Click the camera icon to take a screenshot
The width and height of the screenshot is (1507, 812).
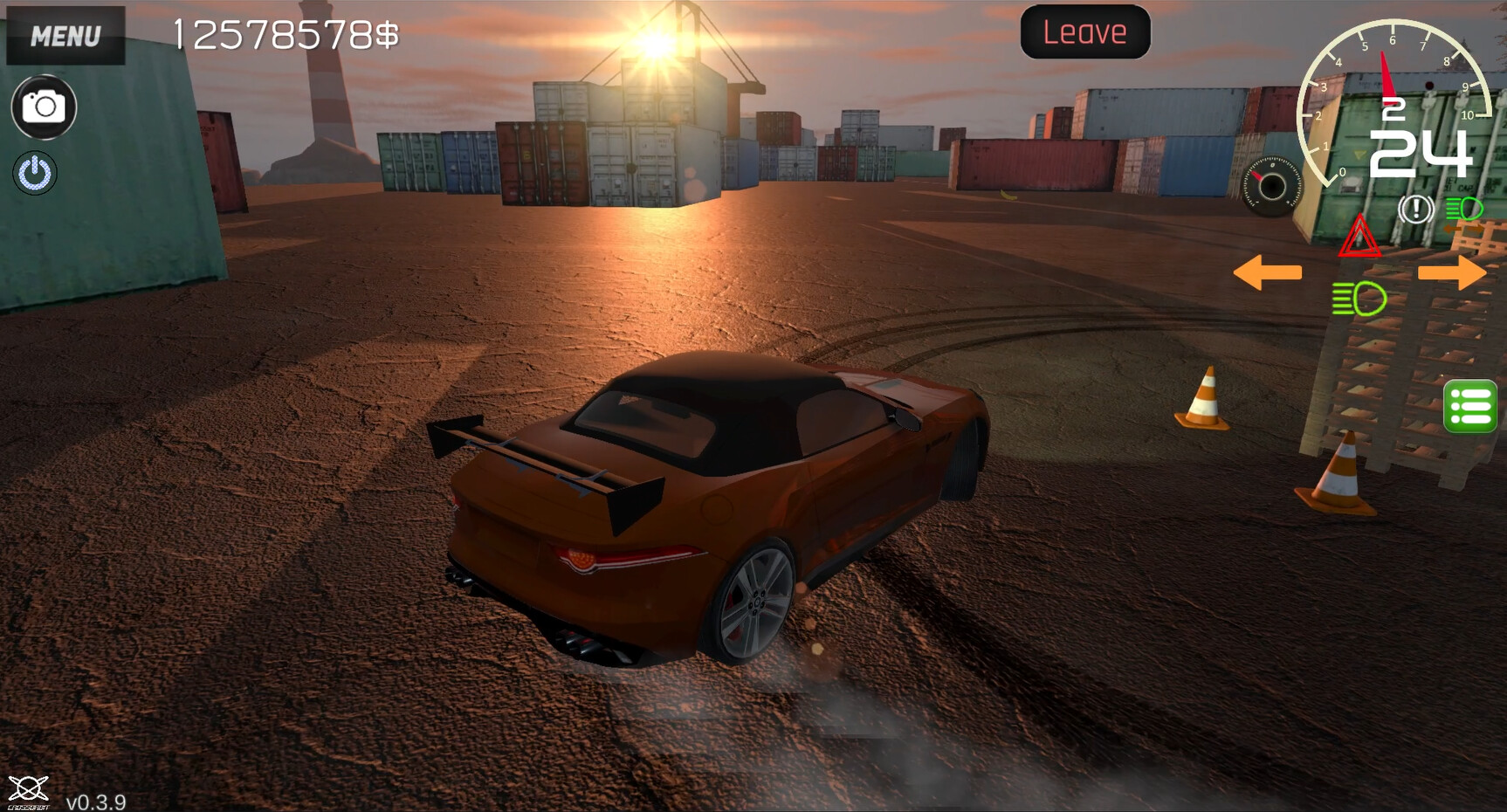pyautogui.click(x=42, y=107)
